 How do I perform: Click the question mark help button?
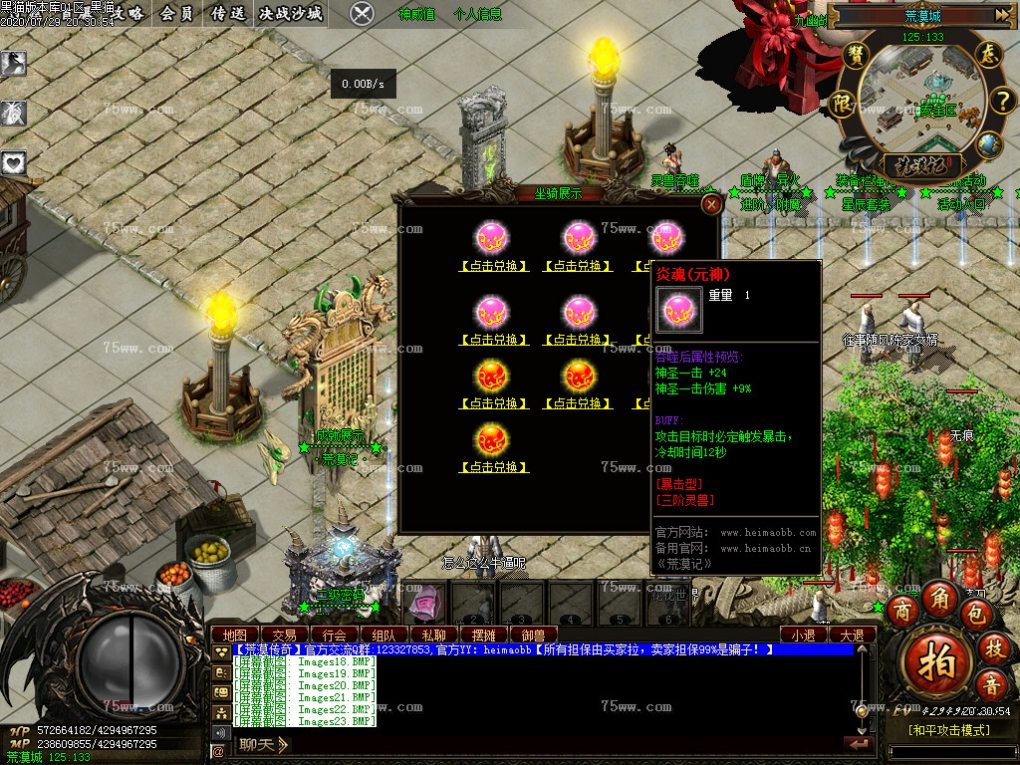click(x=1002, y=100)
